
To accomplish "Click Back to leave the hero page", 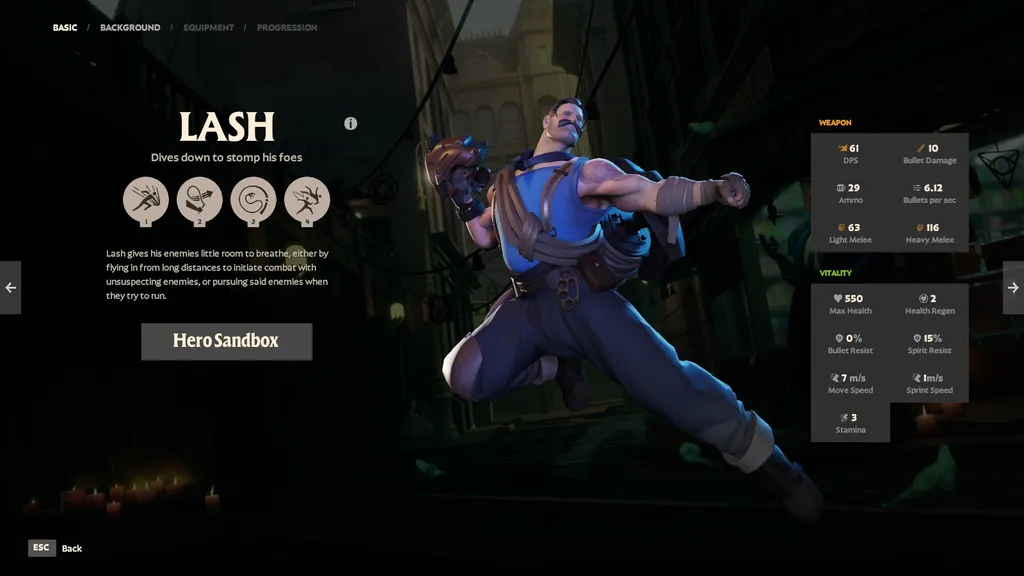I will 55,548.
